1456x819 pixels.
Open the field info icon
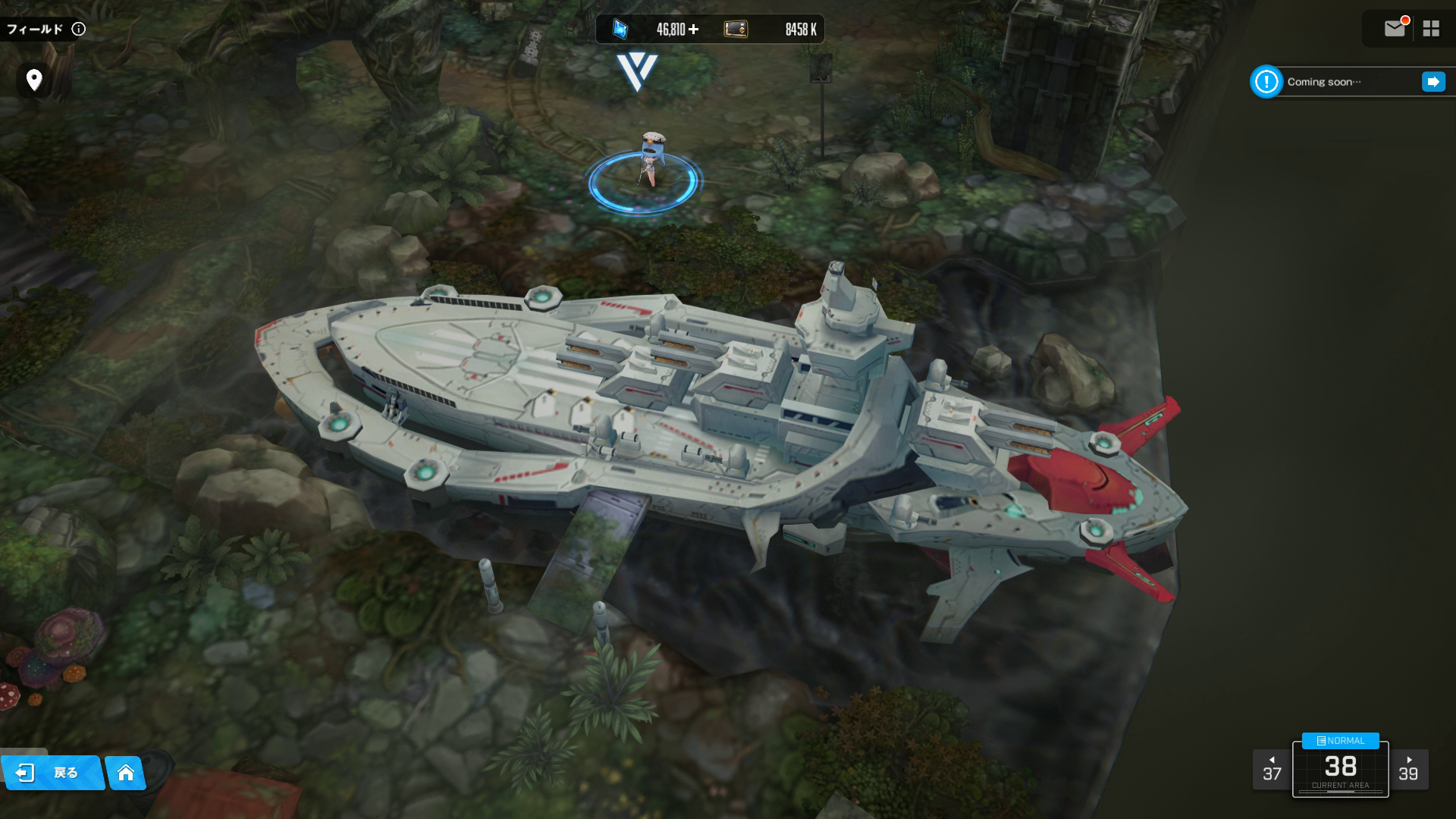tap(79, 30)
